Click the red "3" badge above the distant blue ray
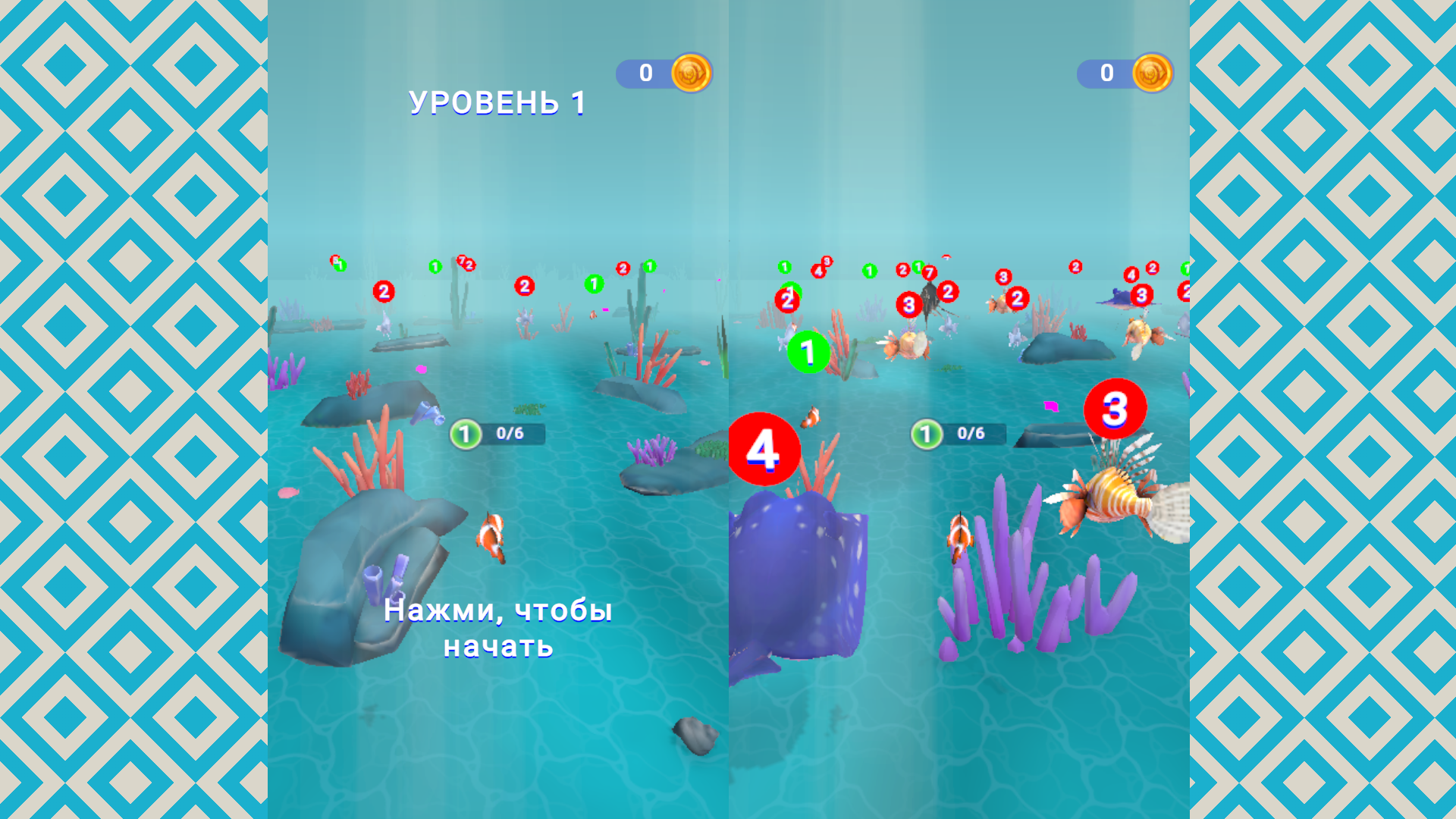Image resolution: width=1456 pixels, height=819 pixels. [x=1141, y=295]
